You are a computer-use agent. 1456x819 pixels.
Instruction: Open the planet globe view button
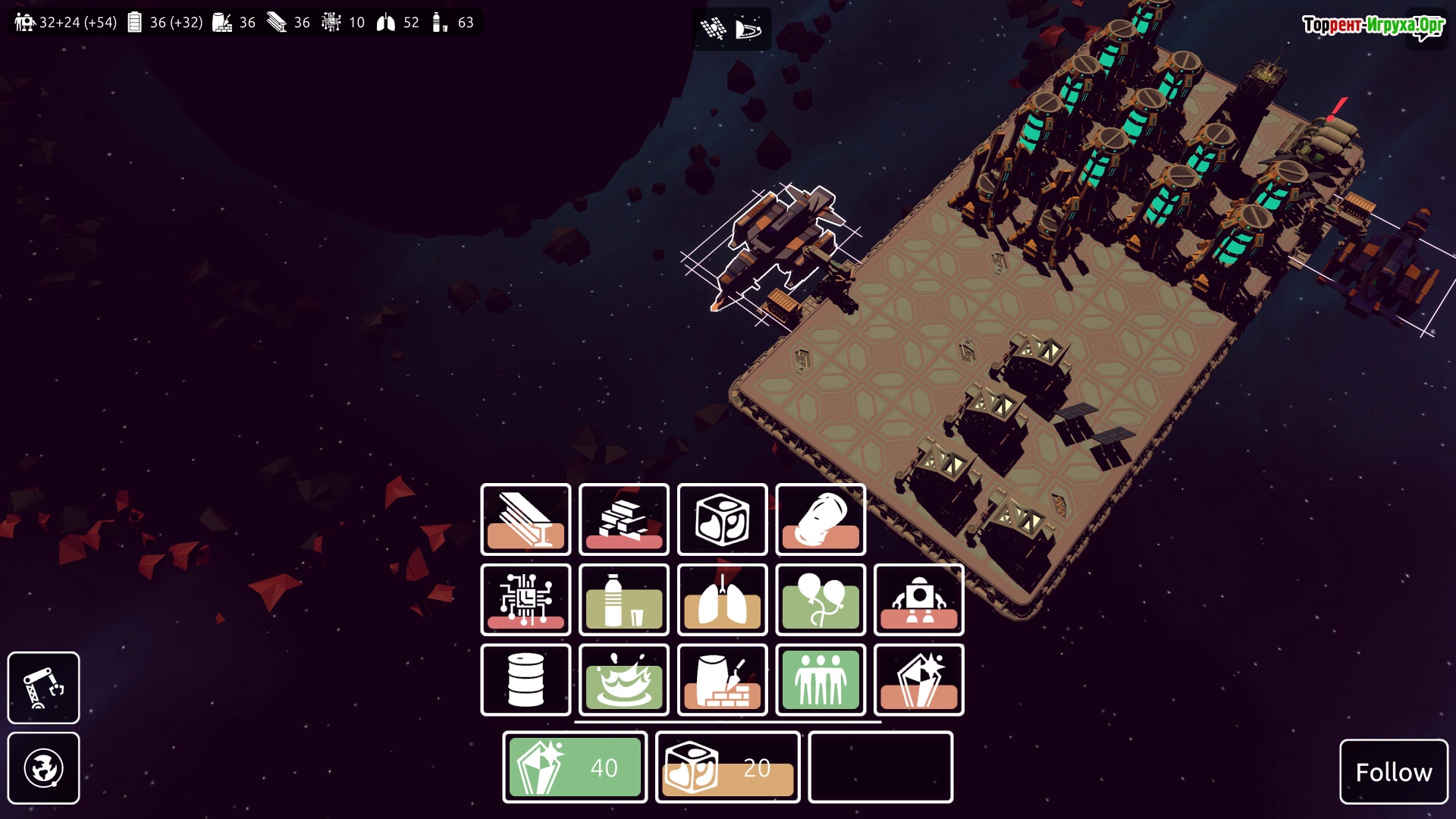coord(43,768)
